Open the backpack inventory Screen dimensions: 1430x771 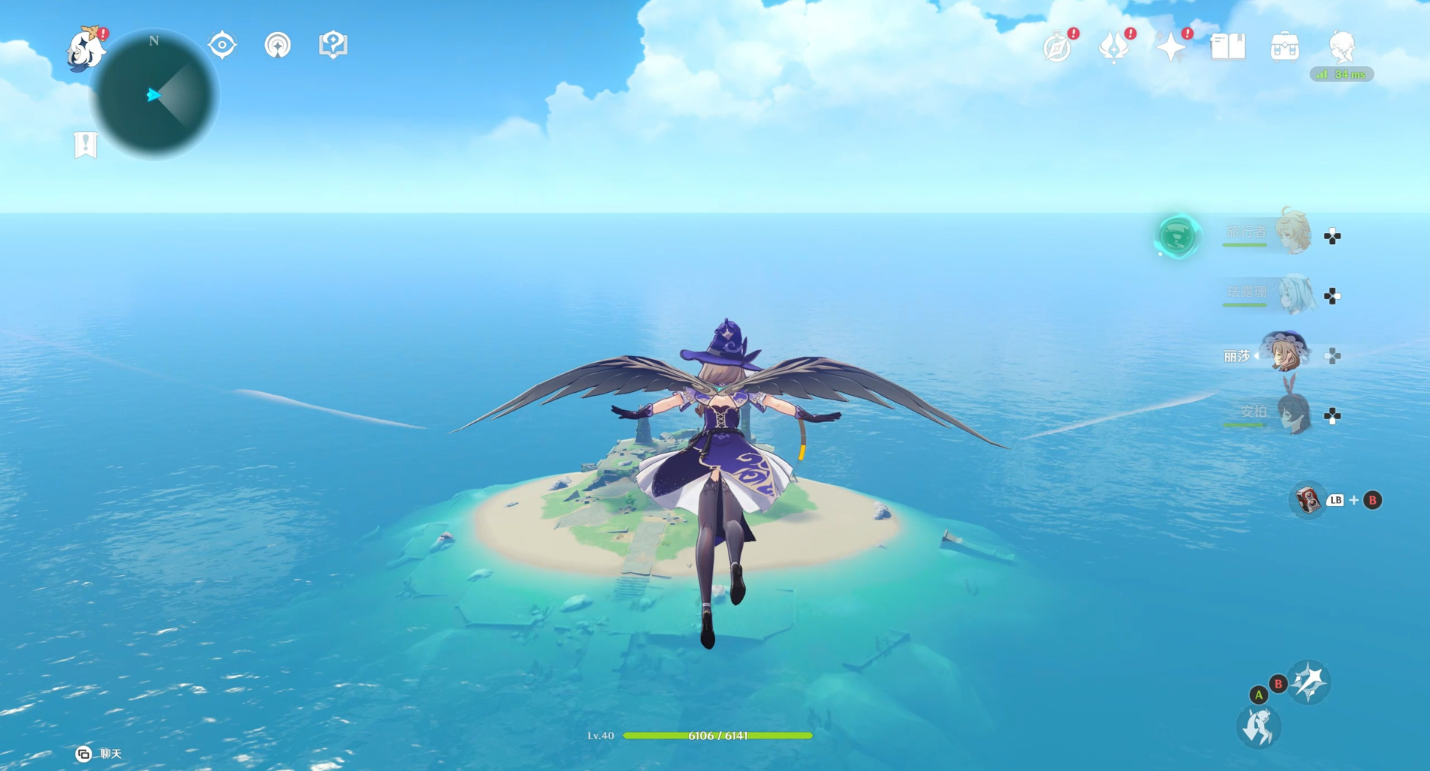click(x=1285, y=46)
